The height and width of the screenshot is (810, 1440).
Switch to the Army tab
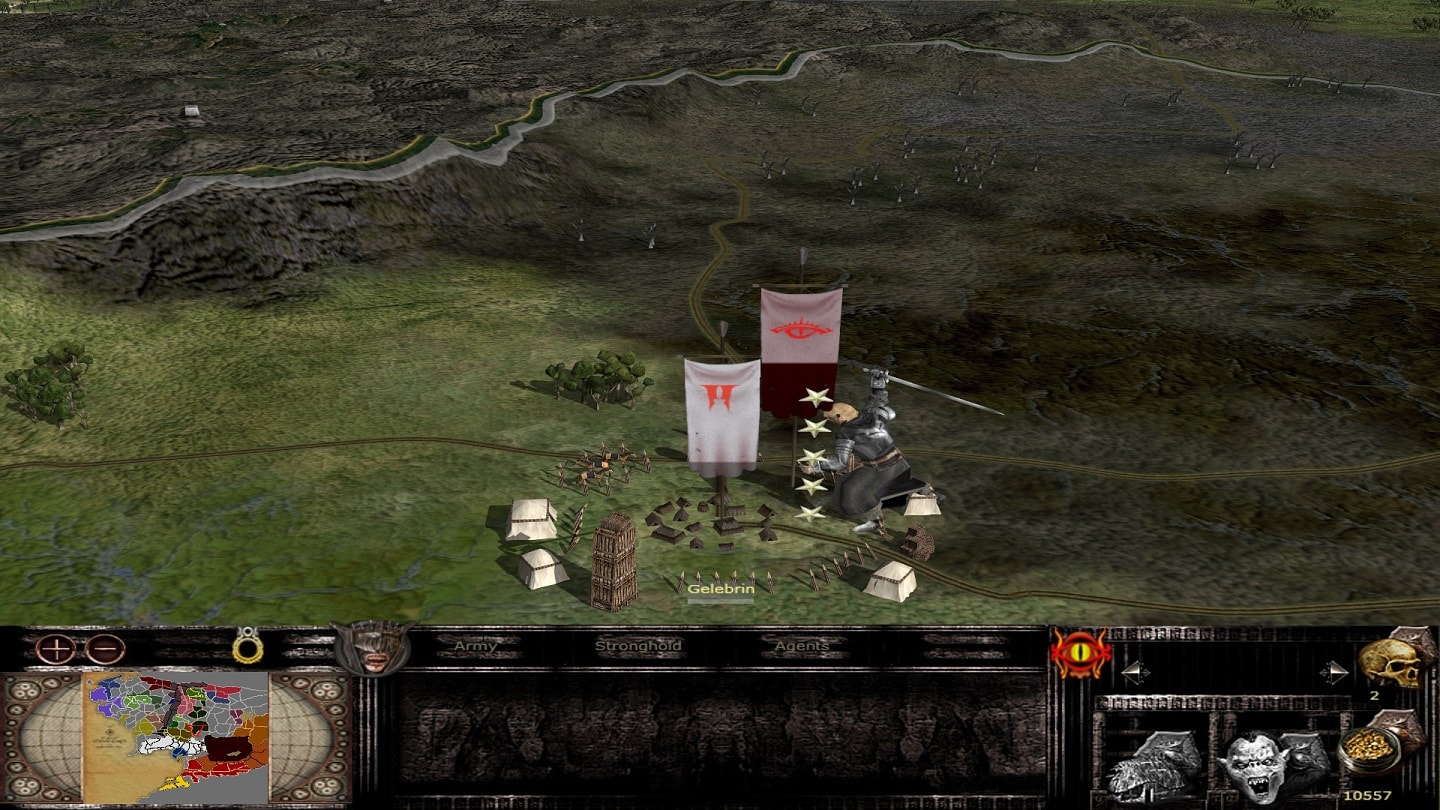(x=476, y=647)
